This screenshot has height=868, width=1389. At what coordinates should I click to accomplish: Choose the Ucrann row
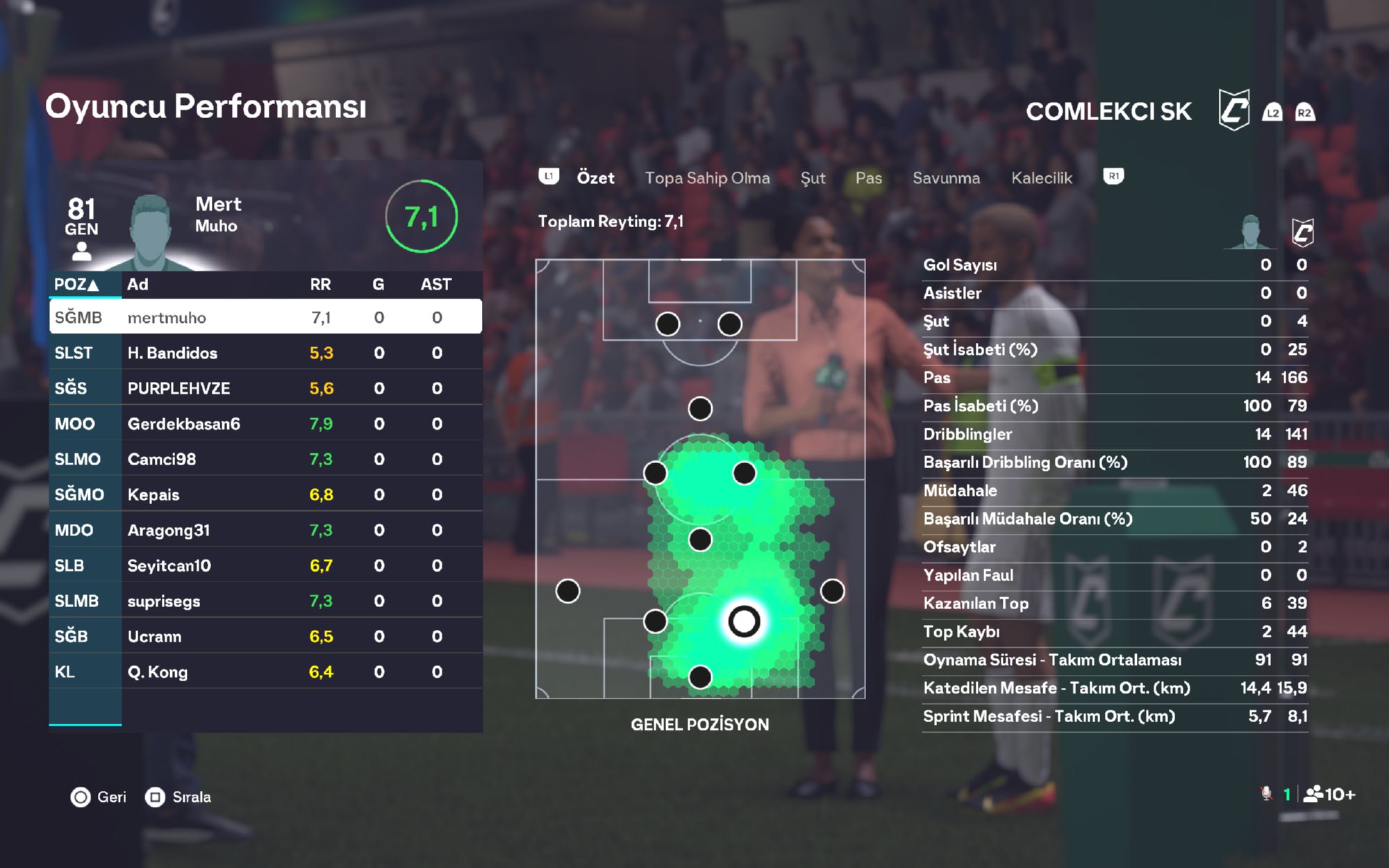pos(265,636)
